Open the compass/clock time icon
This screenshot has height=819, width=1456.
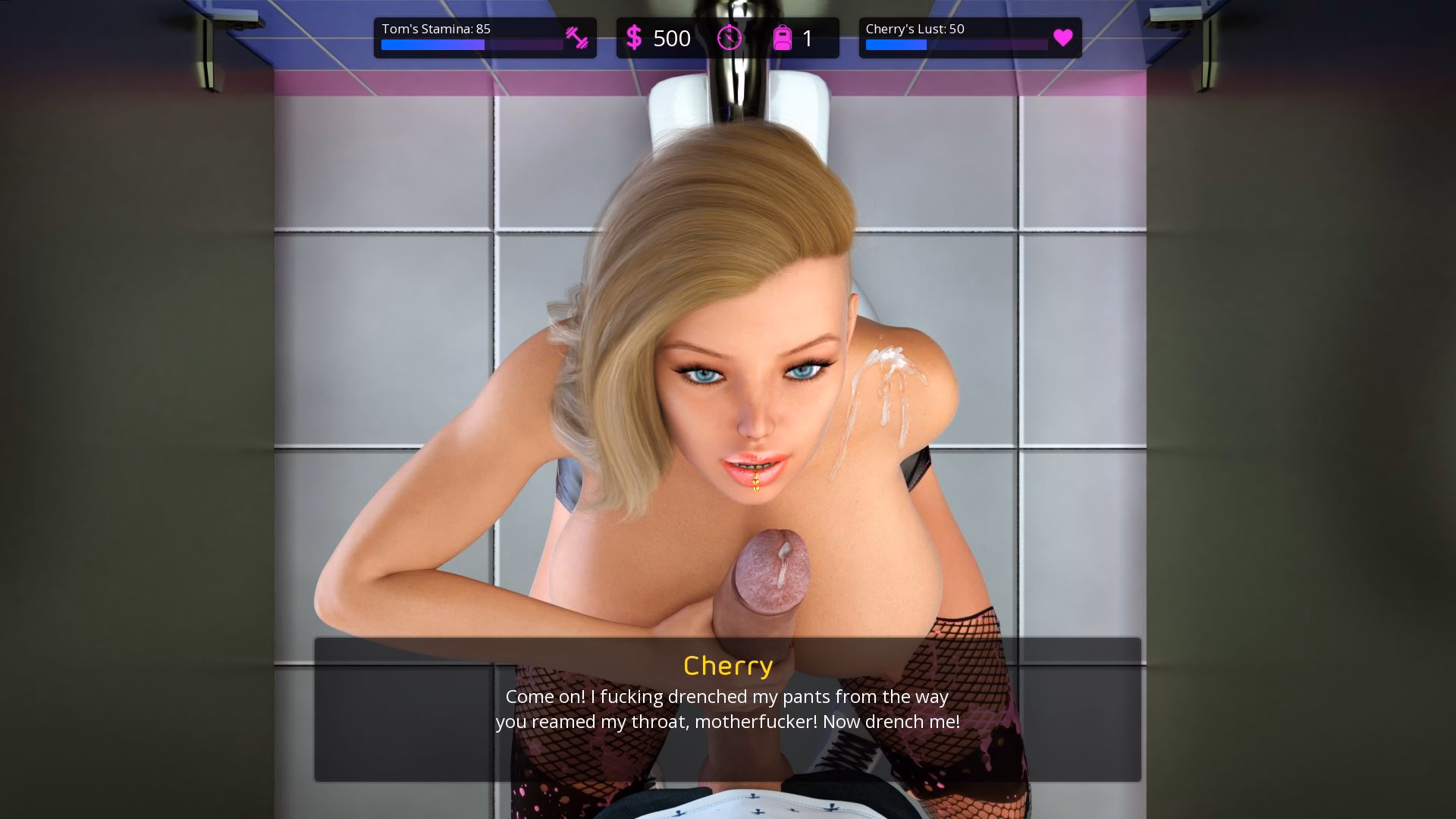(729, 37)
